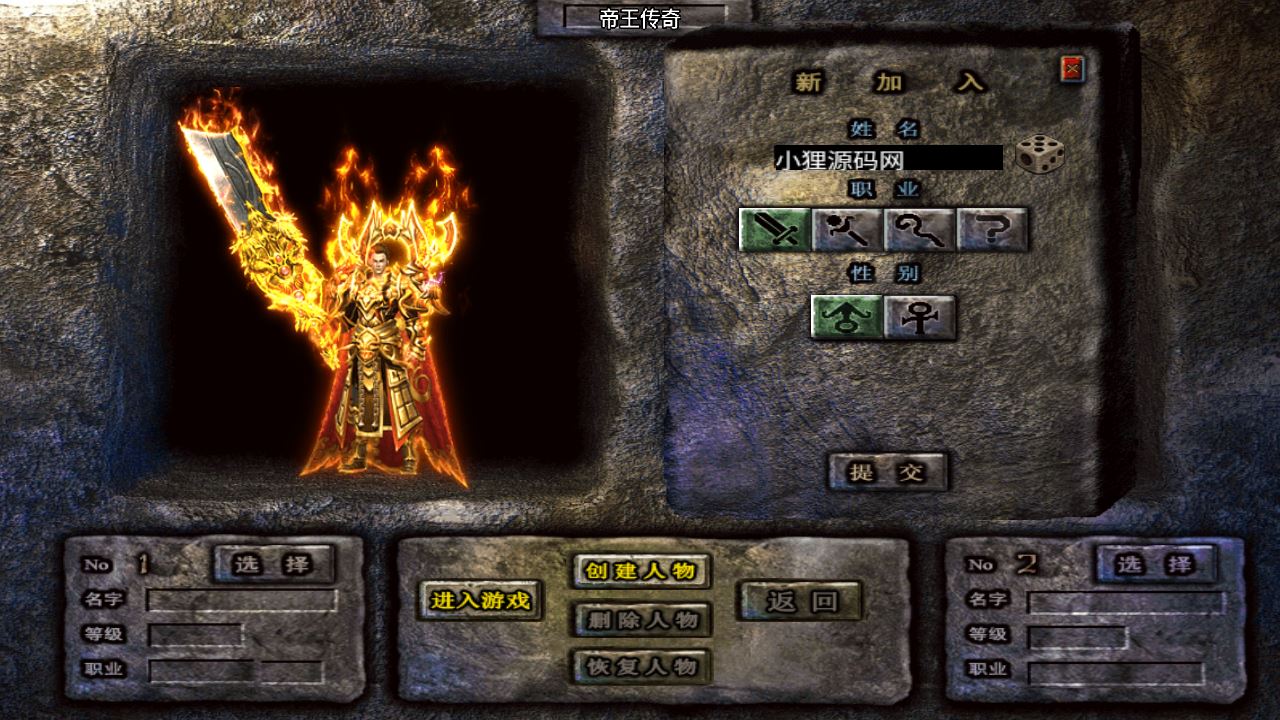Select the question mark class icon
This screenshot has height=720, width=1280.
[992, 230]
